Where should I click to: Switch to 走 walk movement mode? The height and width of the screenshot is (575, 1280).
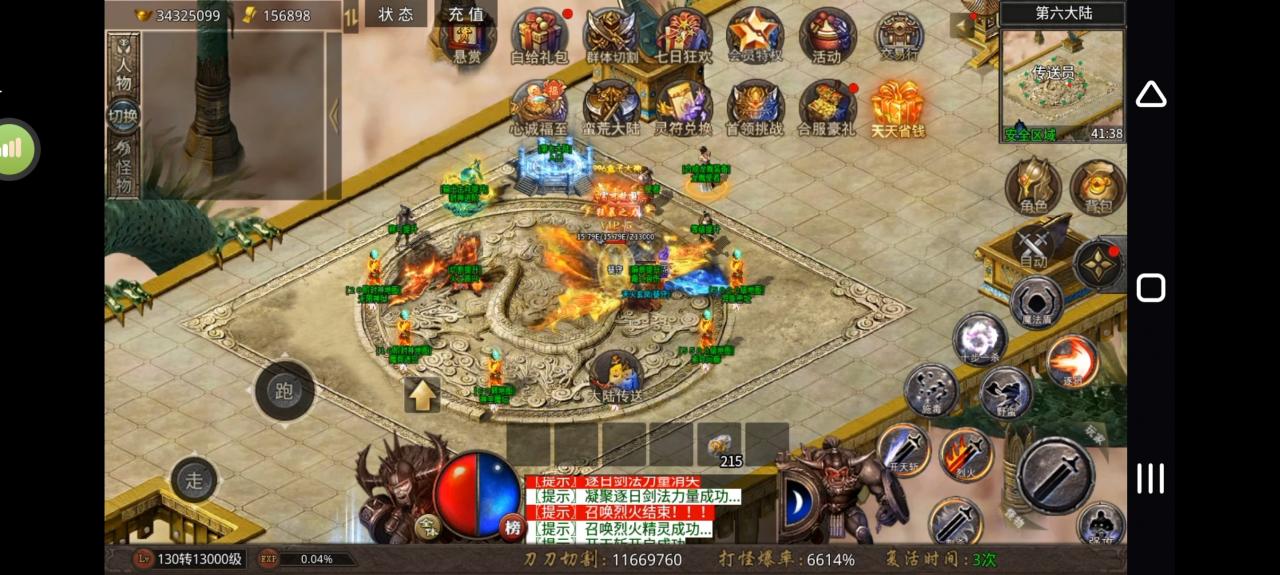(x=194, y=480)
